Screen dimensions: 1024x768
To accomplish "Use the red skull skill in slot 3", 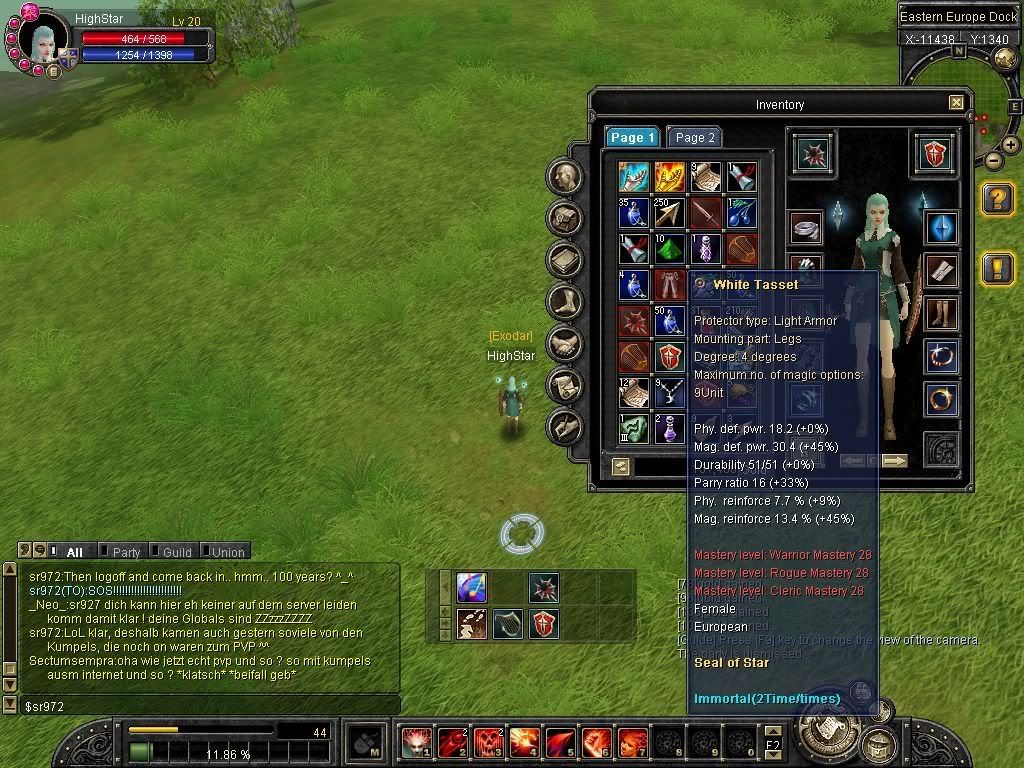I will tap(487, 742).
